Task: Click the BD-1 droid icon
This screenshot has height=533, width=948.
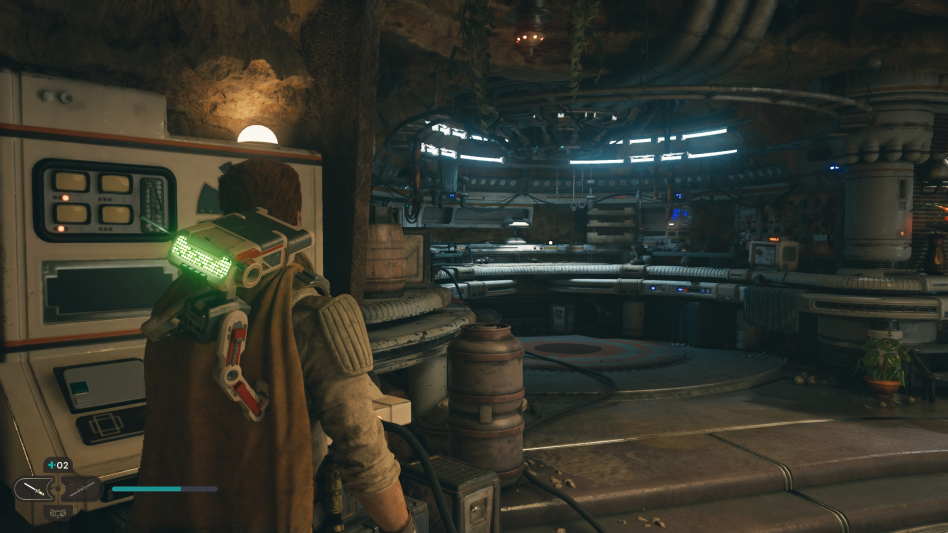Action: click(x=57, y=510)
